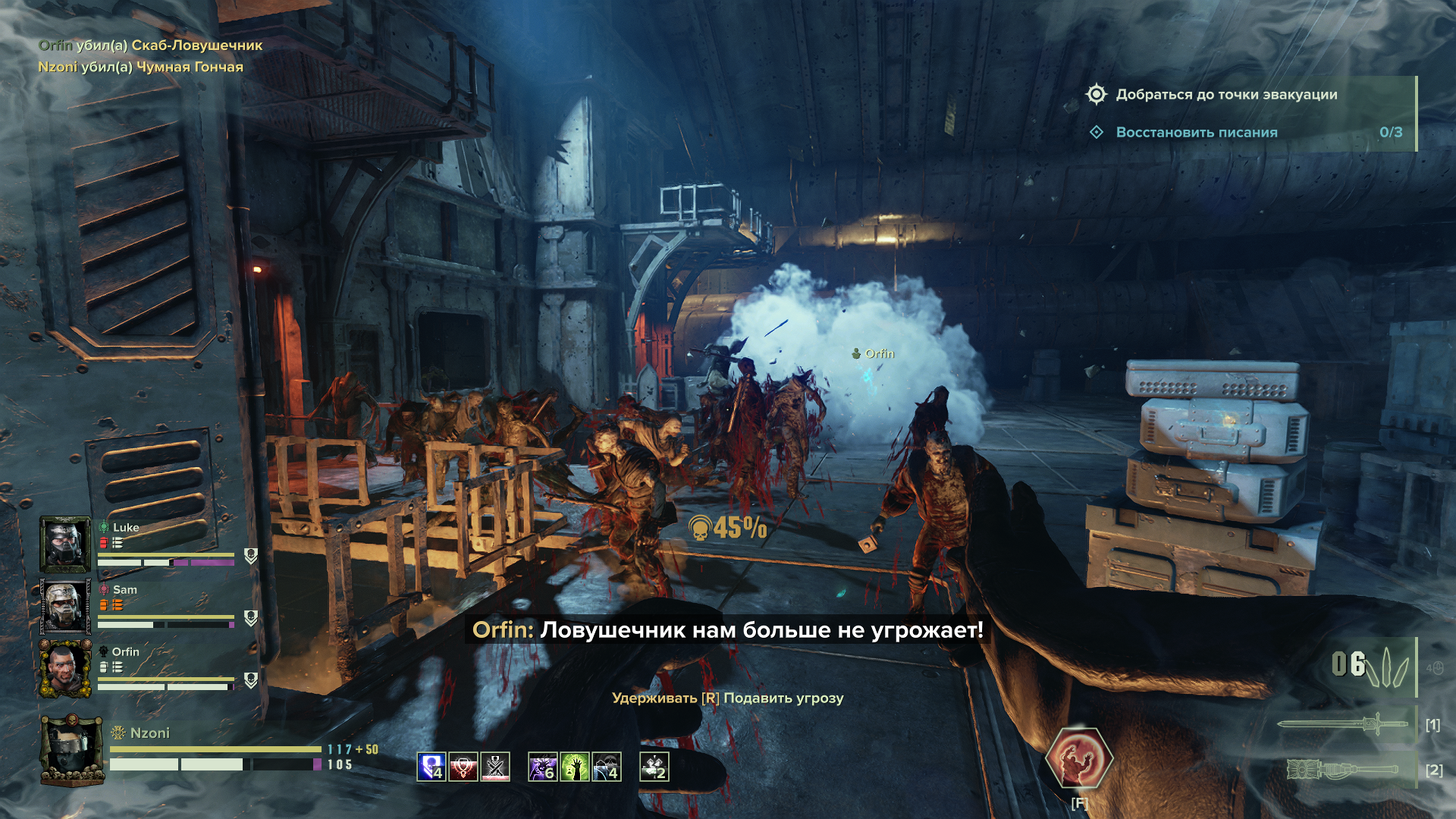Click the crossed swords buff icon

click(x=496, y=767)
